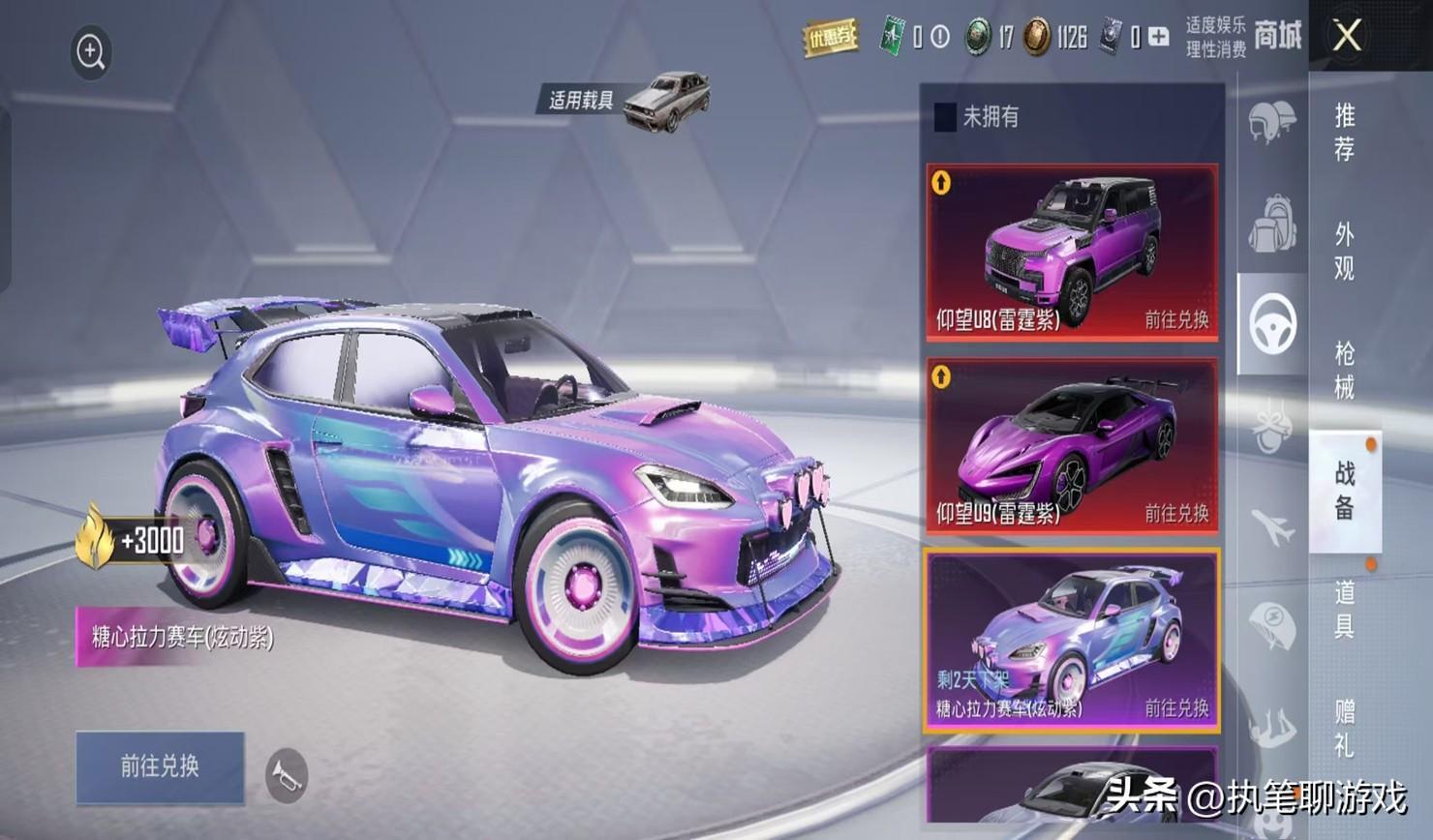Select the 仰望U8(雷霆紫) vehicle card
This screenshot has width=1433, height=840.
pyautogui.click(x=1072, y=253)
